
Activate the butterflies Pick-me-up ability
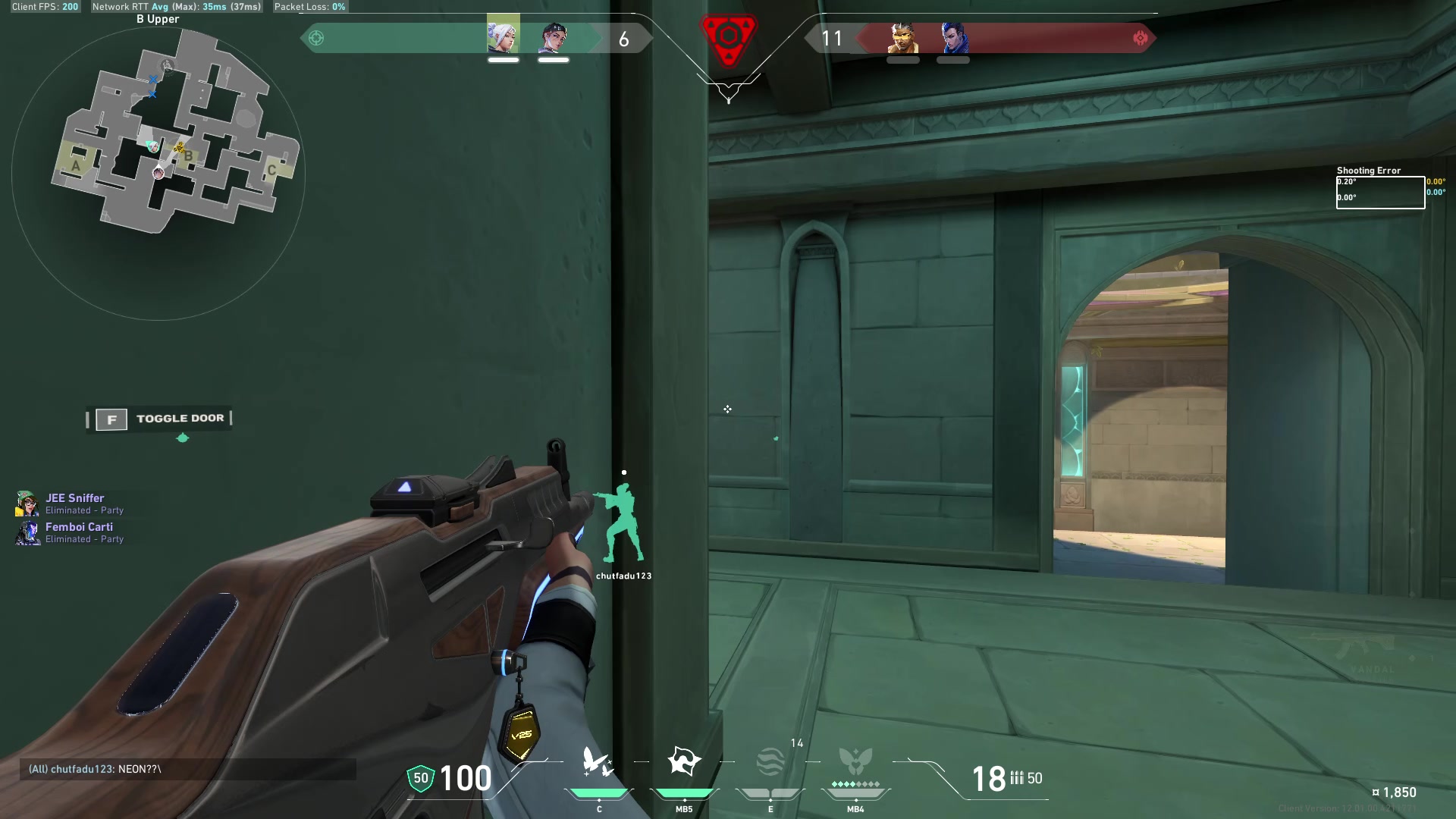tap(598, 762)
